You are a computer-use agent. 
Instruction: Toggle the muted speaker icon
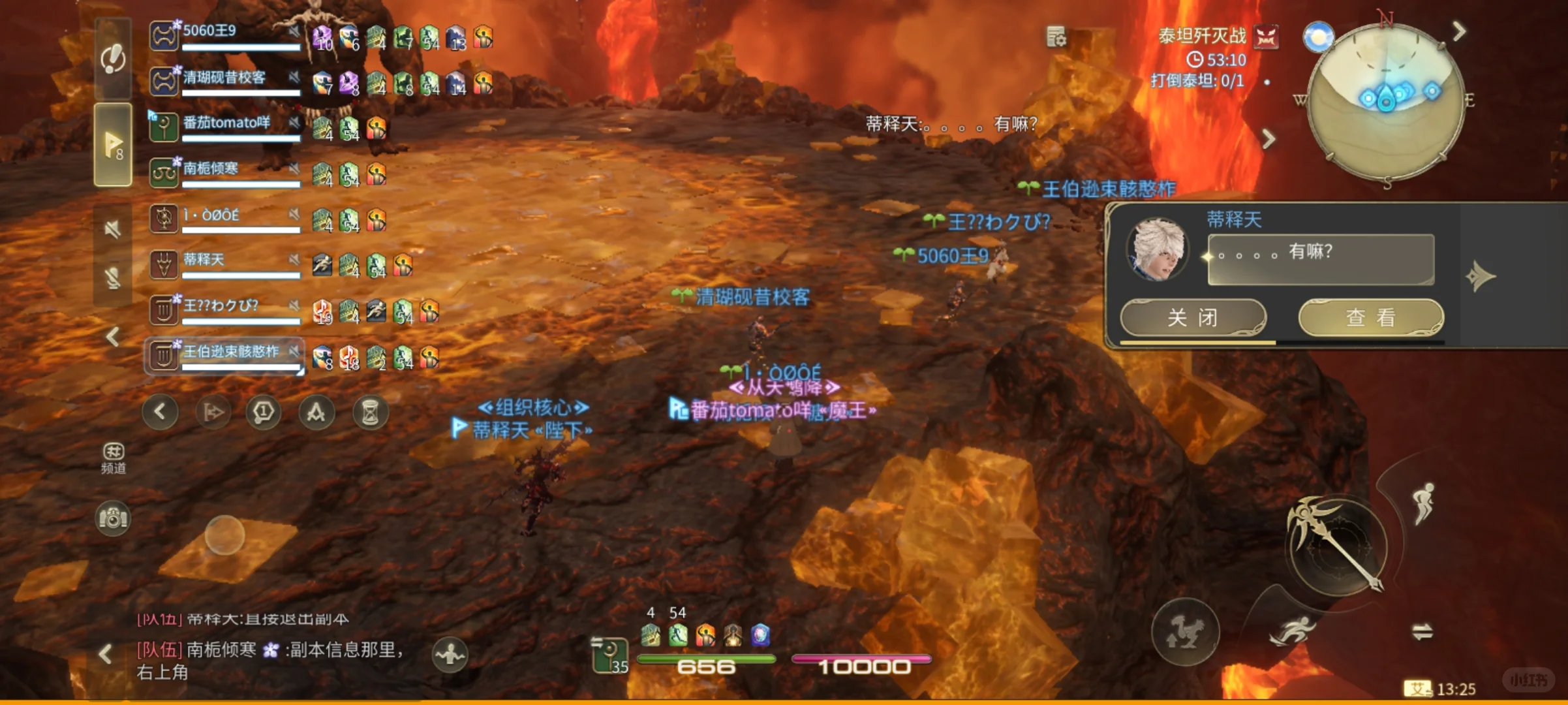pyautogui.click(x=113, y=229)
